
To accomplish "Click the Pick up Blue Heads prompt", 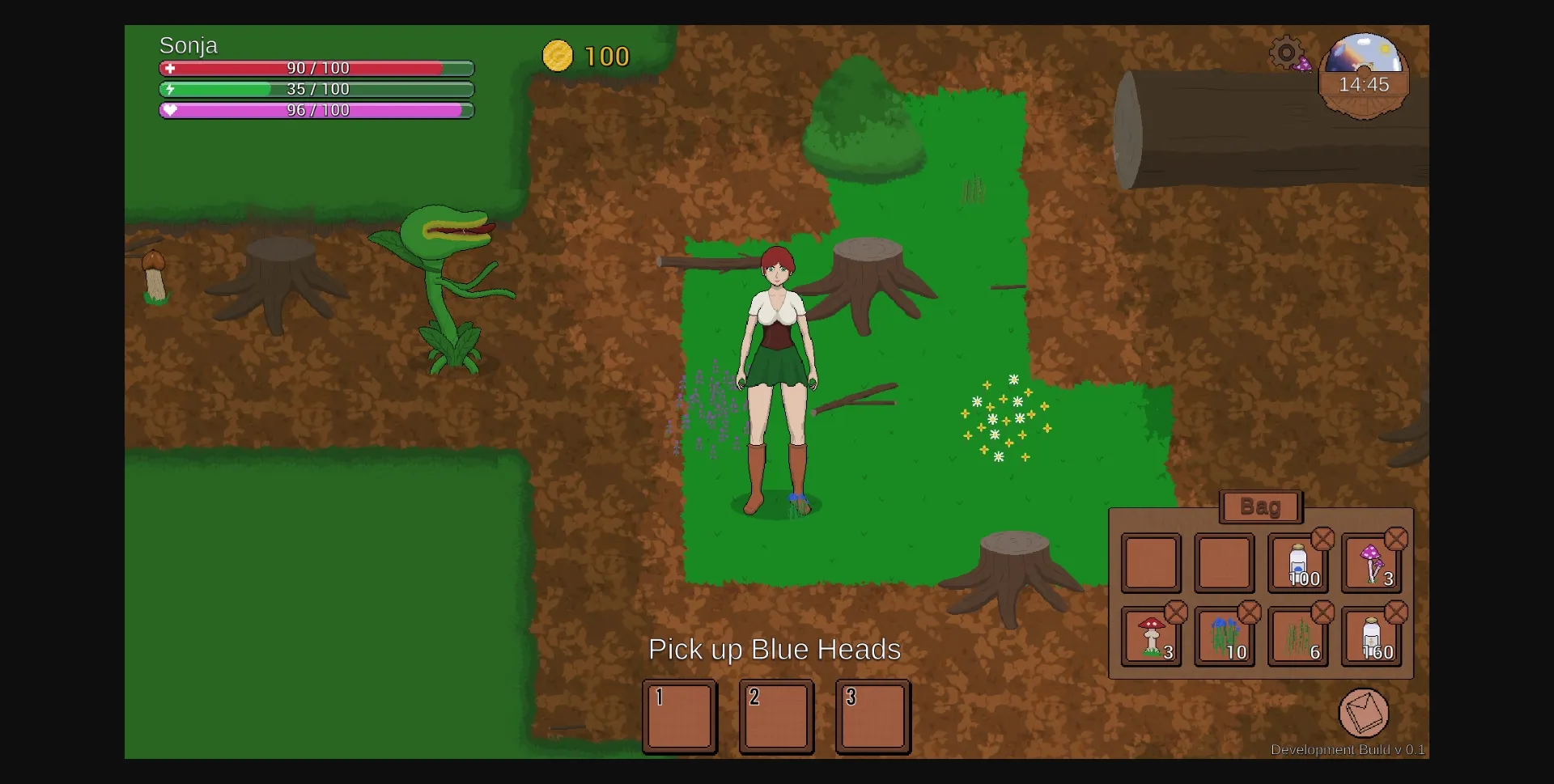I will click(x=774, y=649).
